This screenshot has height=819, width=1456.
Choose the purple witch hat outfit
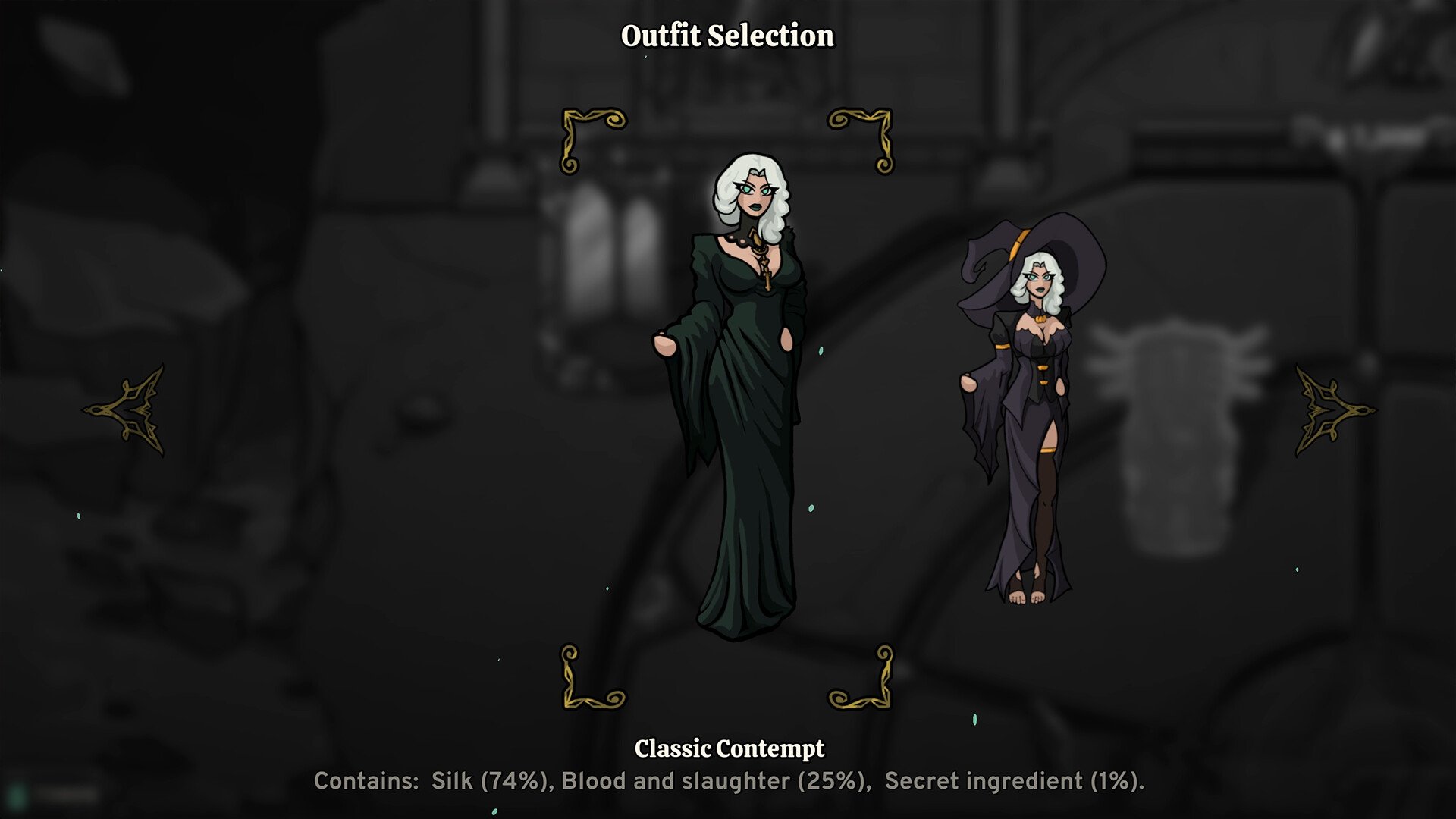[x=1028, y=409]
